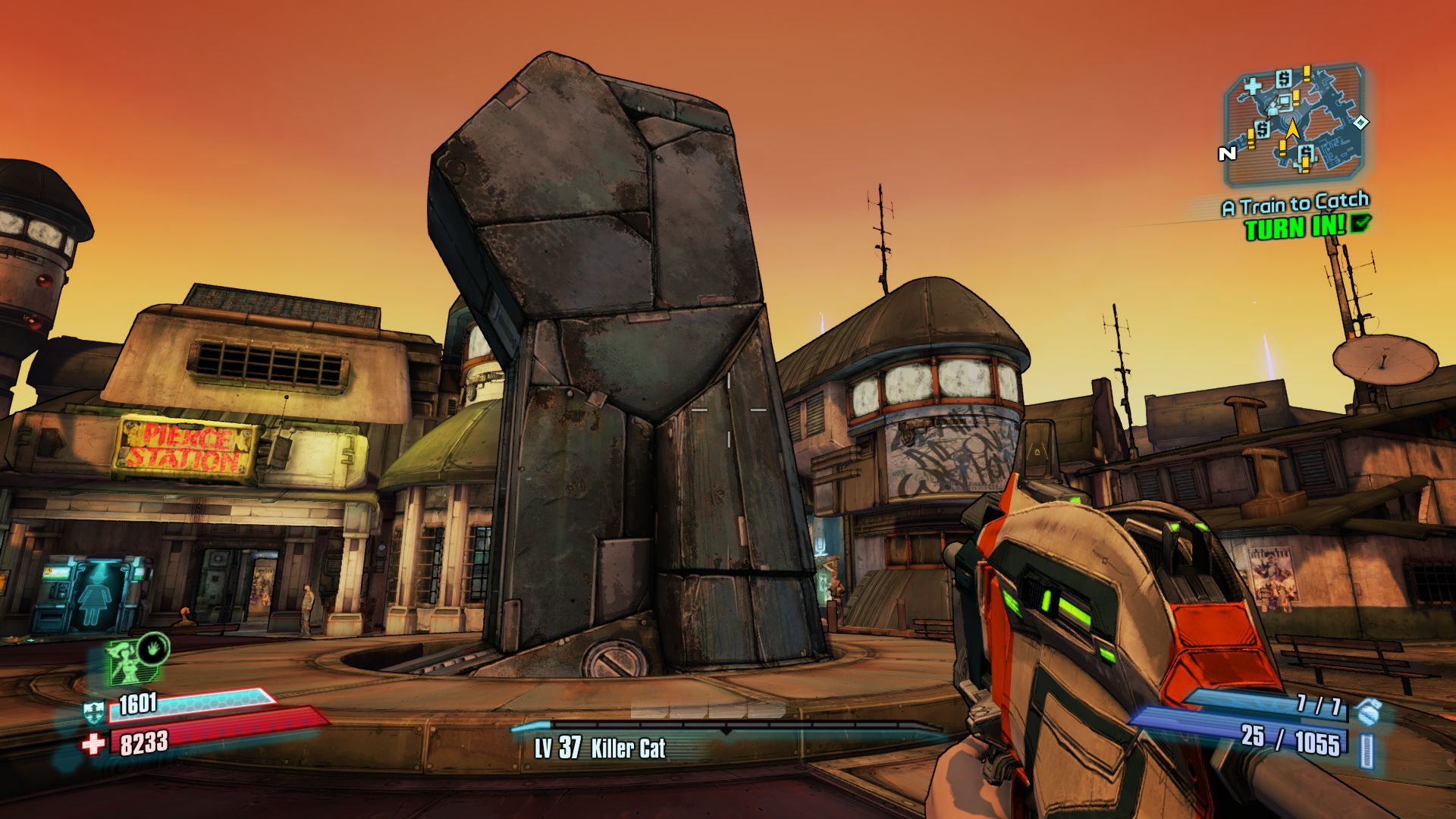The height and width of the screenshot is (819, 1456).
Task: Click the medical cross marker on the minimap
Action: [x=1252, y=87]
